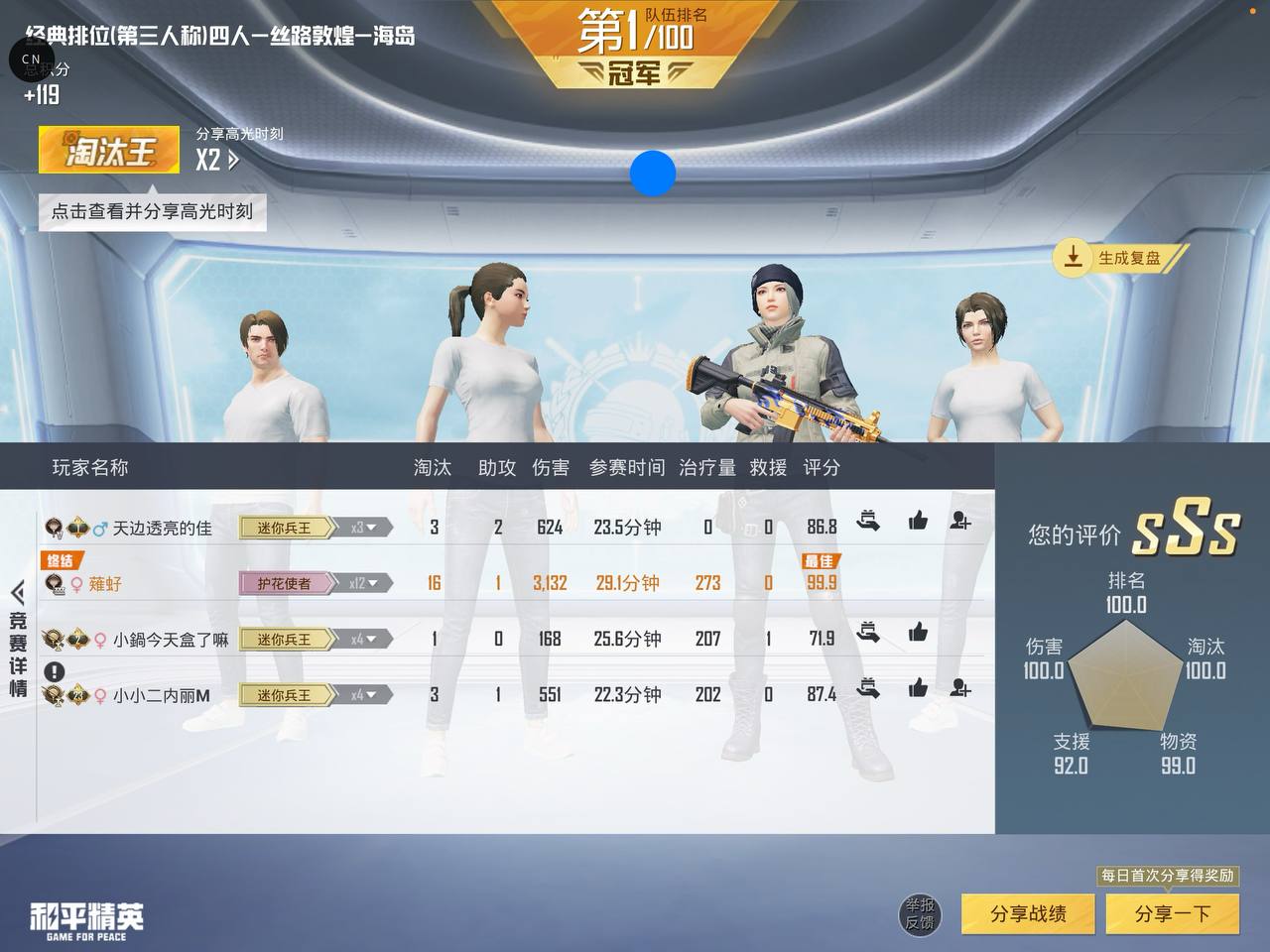Like player 小鍋今天盒了嘛
This screenshot has width=1270, height=952.
[x=918, y=632]
